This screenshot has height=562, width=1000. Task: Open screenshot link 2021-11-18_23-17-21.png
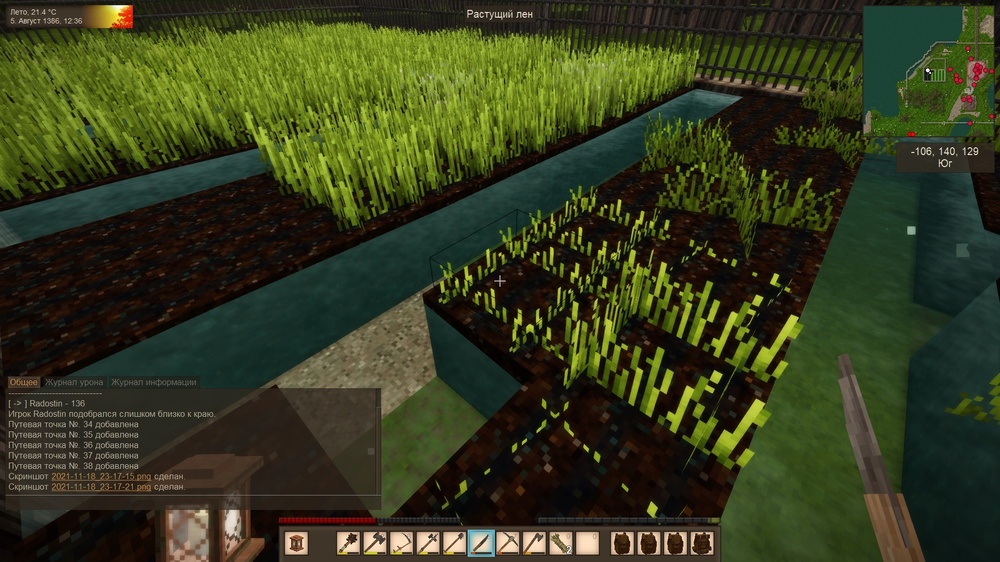[99, 487]
